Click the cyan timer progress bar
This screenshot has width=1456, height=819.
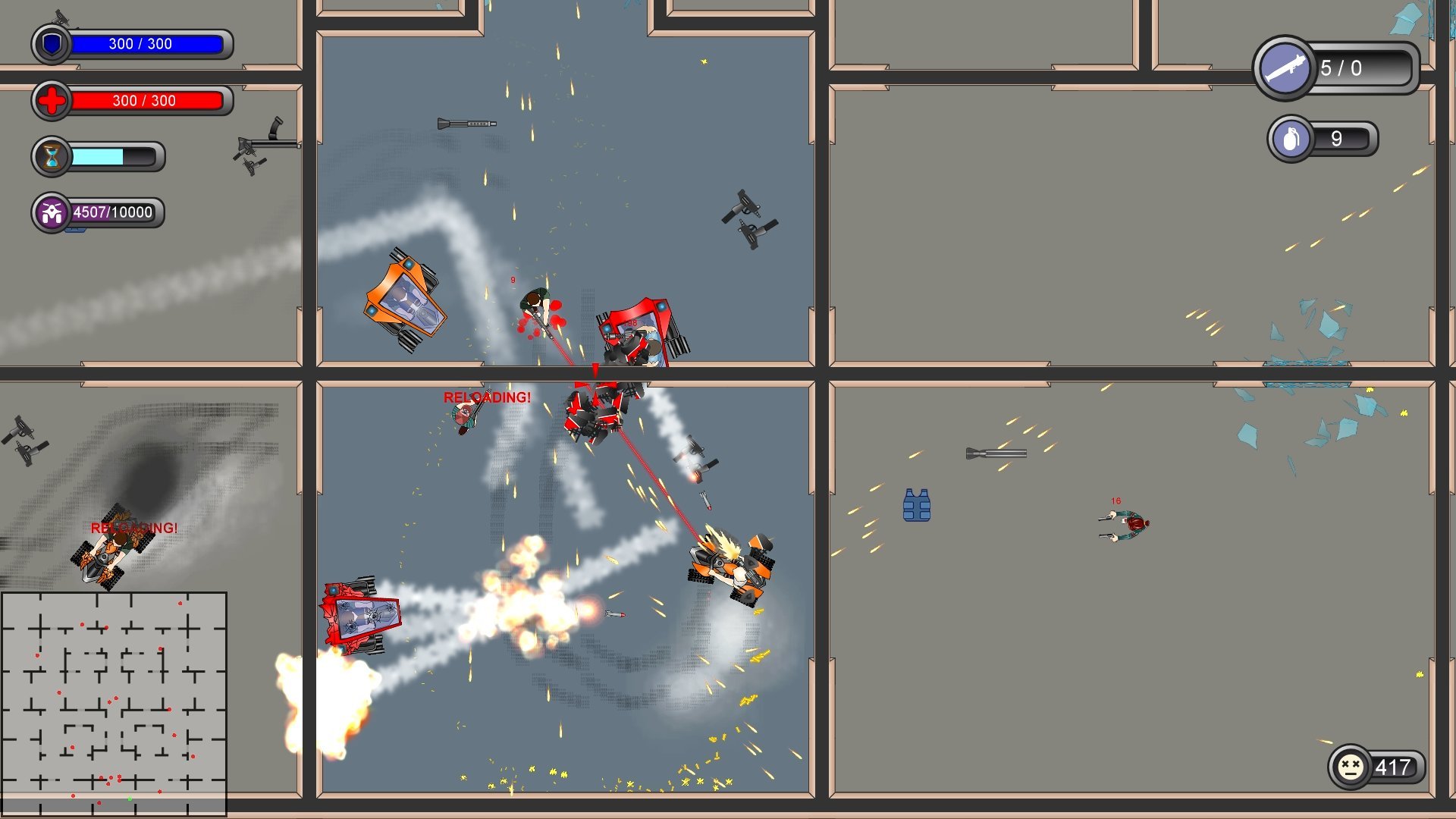point(97,157)
